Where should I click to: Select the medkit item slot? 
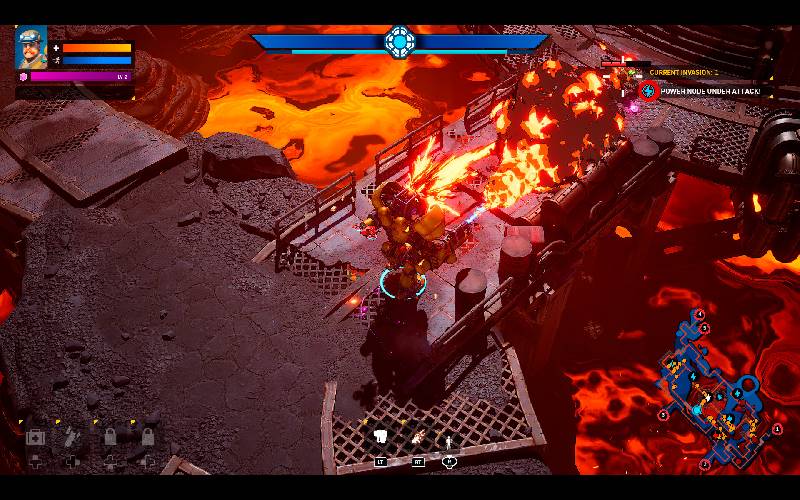point(35,437)
